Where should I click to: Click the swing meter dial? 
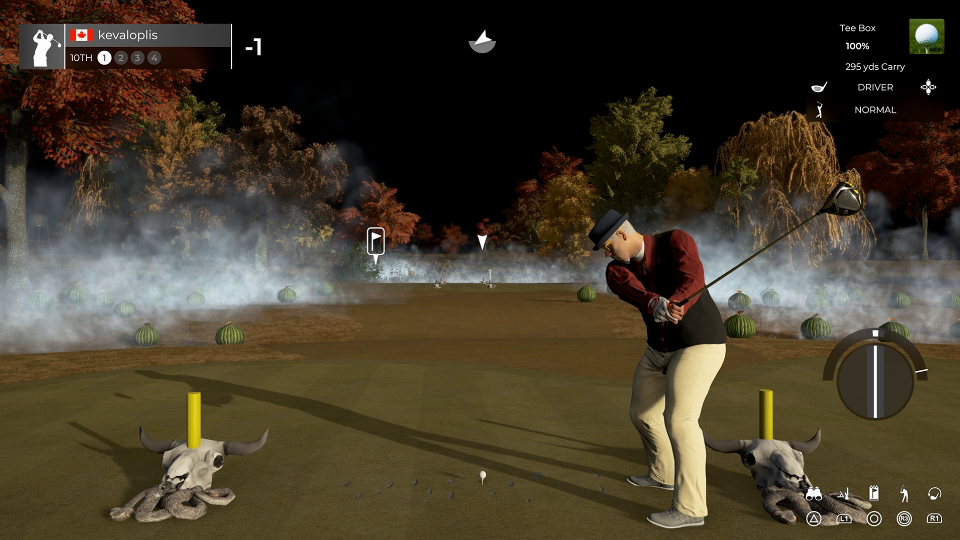875,379
